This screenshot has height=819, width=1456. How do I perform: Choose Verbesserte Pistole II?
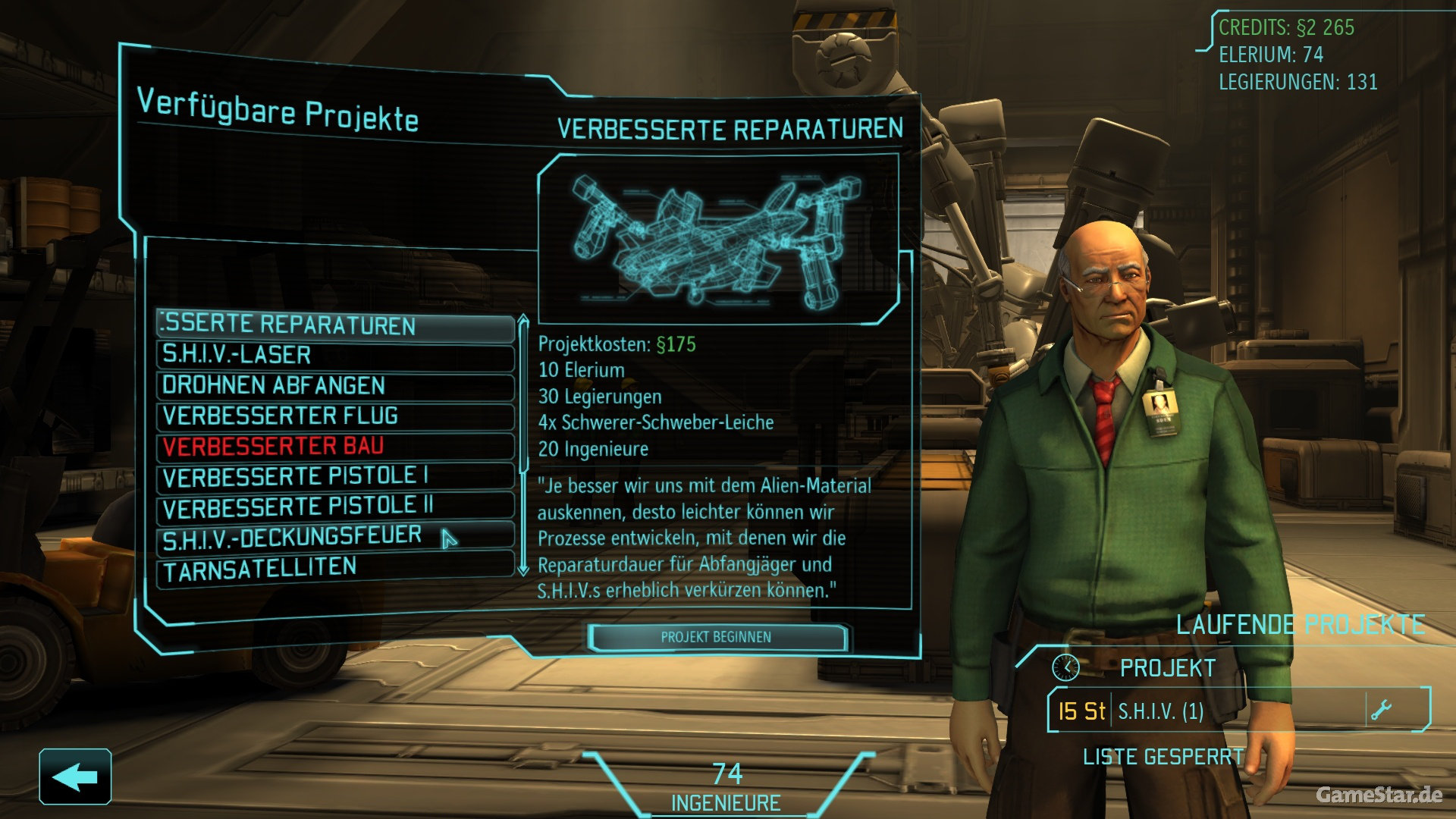(x=334, y=507)
